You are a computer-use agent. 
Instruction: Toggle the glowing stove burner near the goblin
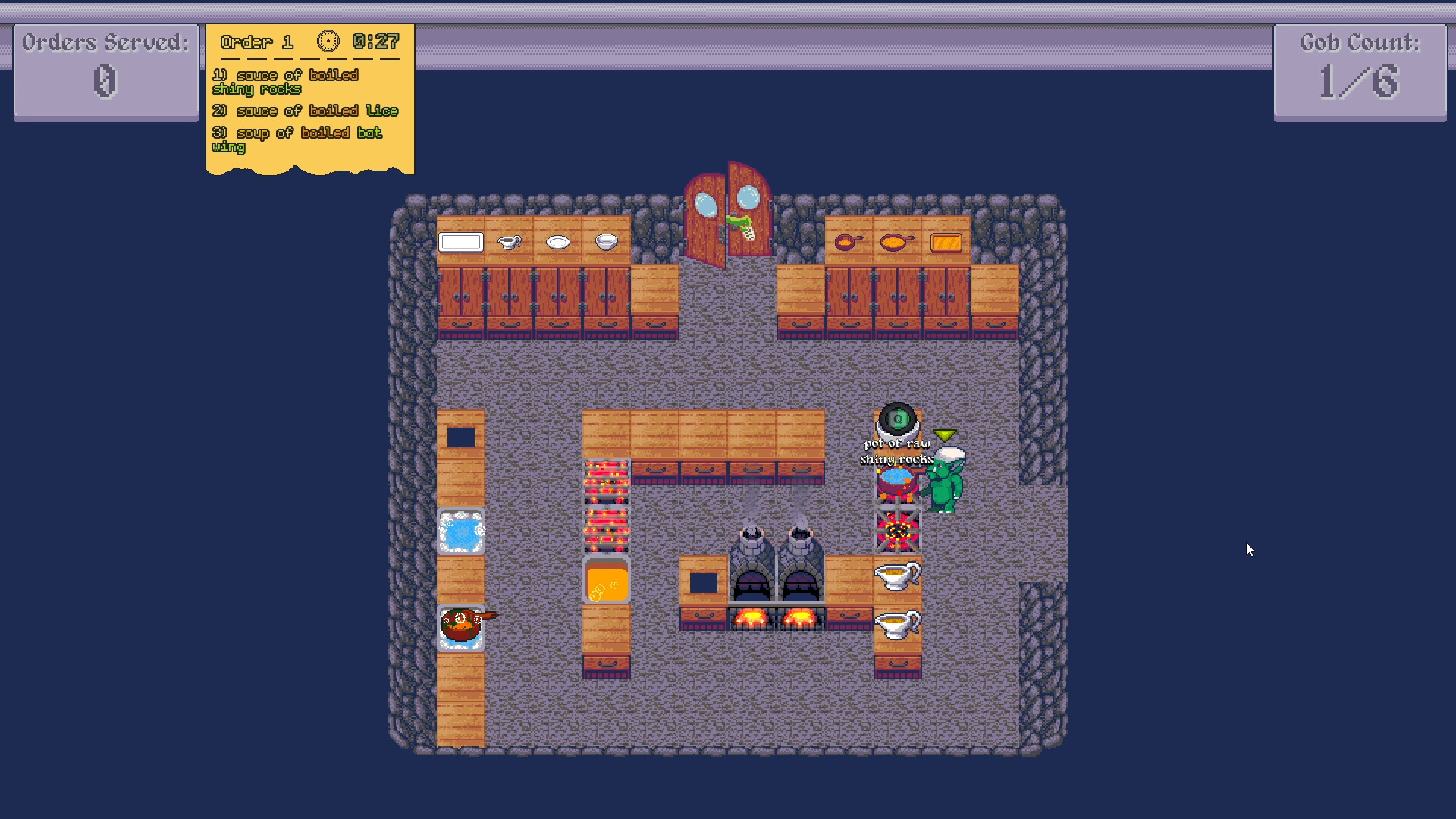pos(897,531)
